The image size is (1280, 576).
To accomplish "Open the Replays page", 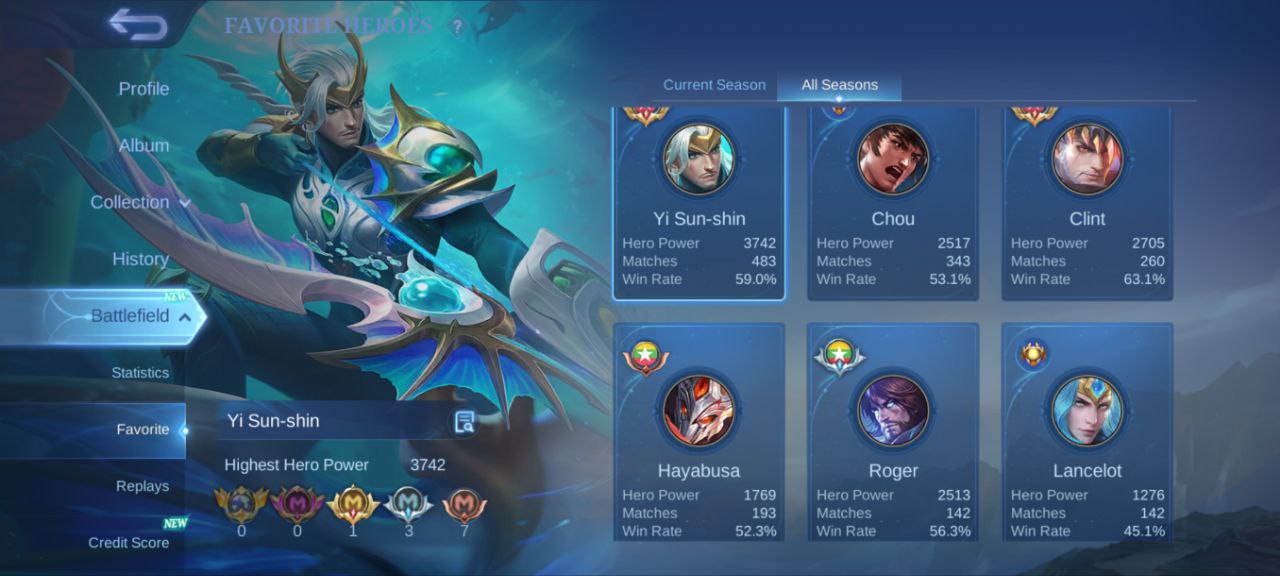I will click(142, 486).
